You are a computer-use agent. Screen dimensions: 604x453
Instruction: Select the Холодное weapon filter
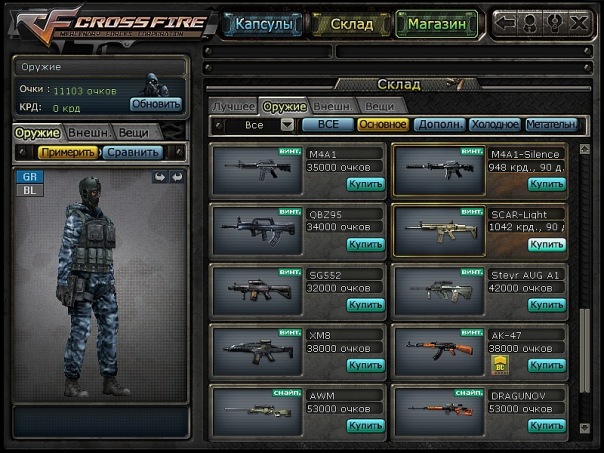[x=496, y=125]
